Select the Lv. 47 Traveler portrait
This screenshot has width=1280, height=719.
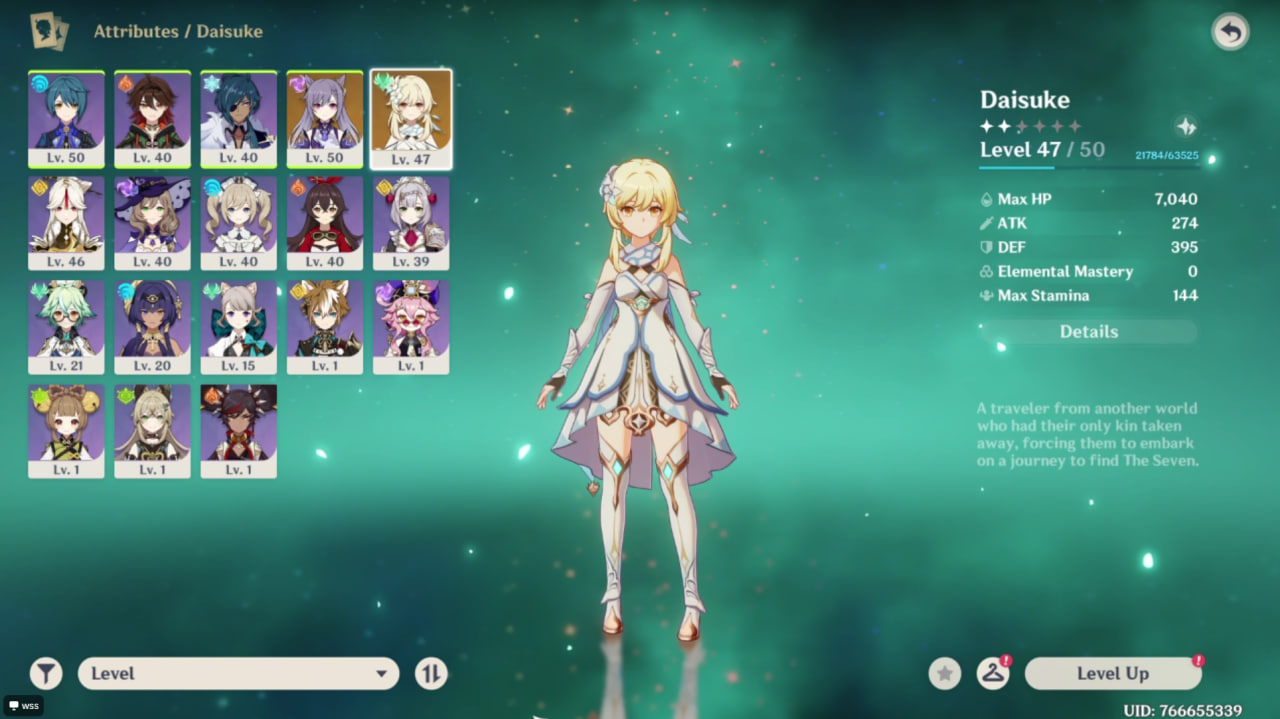pos(411,118)
